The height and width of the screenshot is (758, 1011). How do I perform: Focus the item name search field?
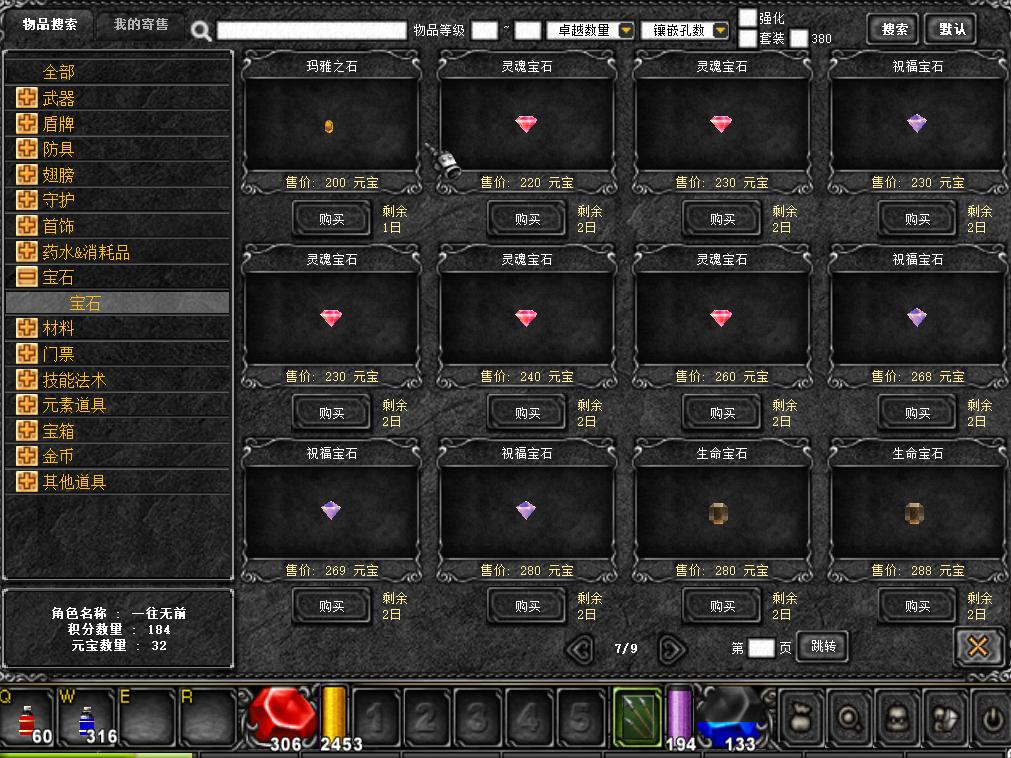pos(311,31)
